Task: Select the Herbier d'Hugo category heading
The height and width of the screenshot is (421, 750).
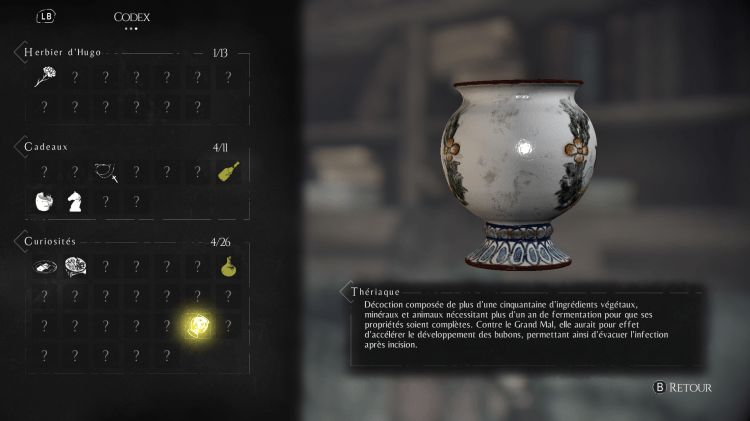Action: click(66, 51)
